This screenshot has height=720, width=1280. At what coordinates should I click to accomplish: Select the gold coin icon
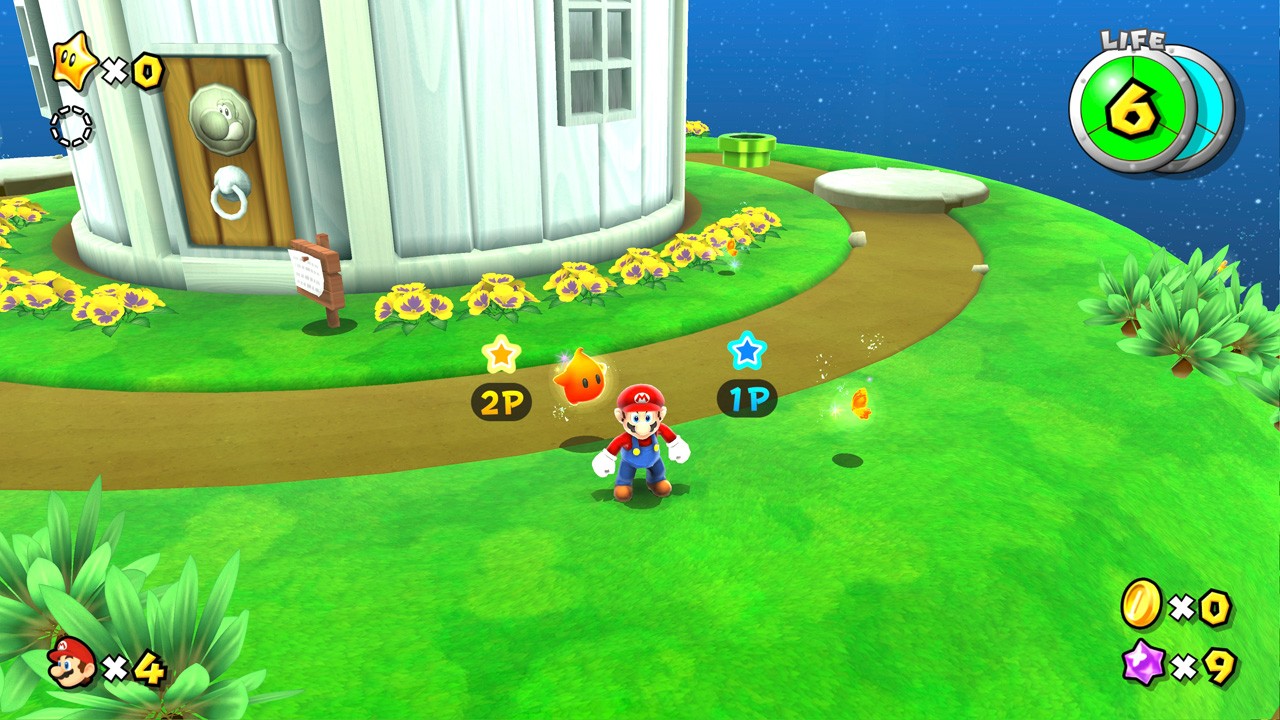click(x=1141, y=604)
